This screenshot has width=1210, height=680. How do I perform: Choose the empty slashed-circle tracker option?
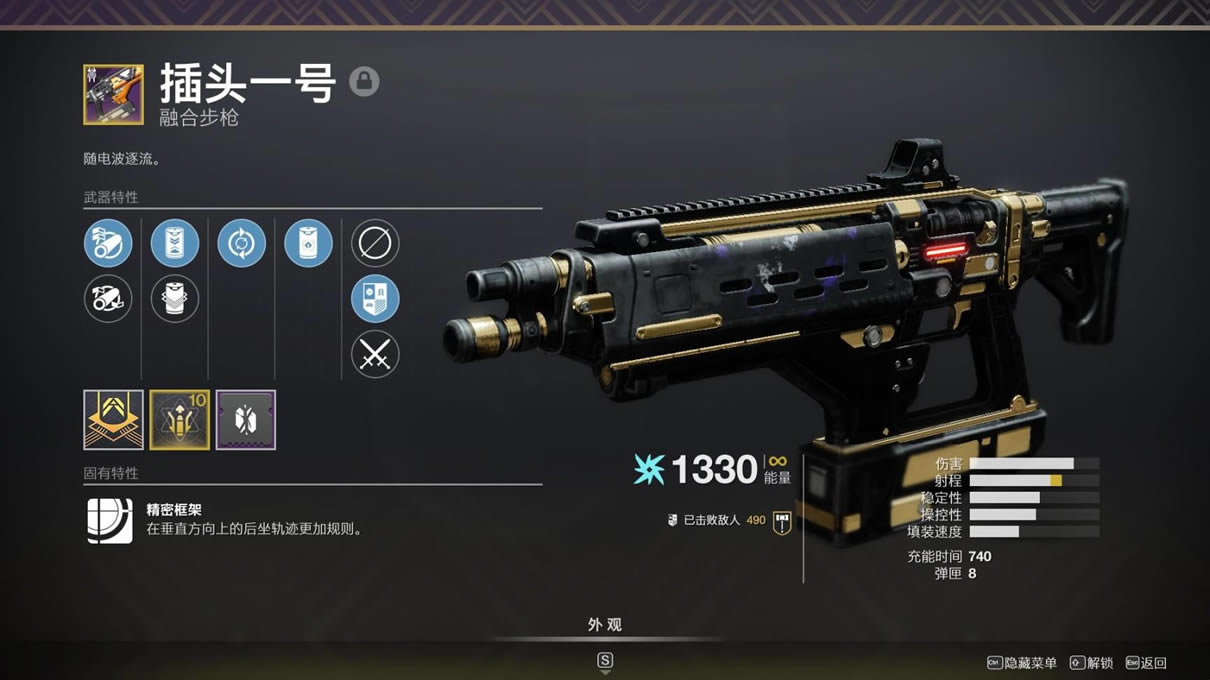click(375, 243)
